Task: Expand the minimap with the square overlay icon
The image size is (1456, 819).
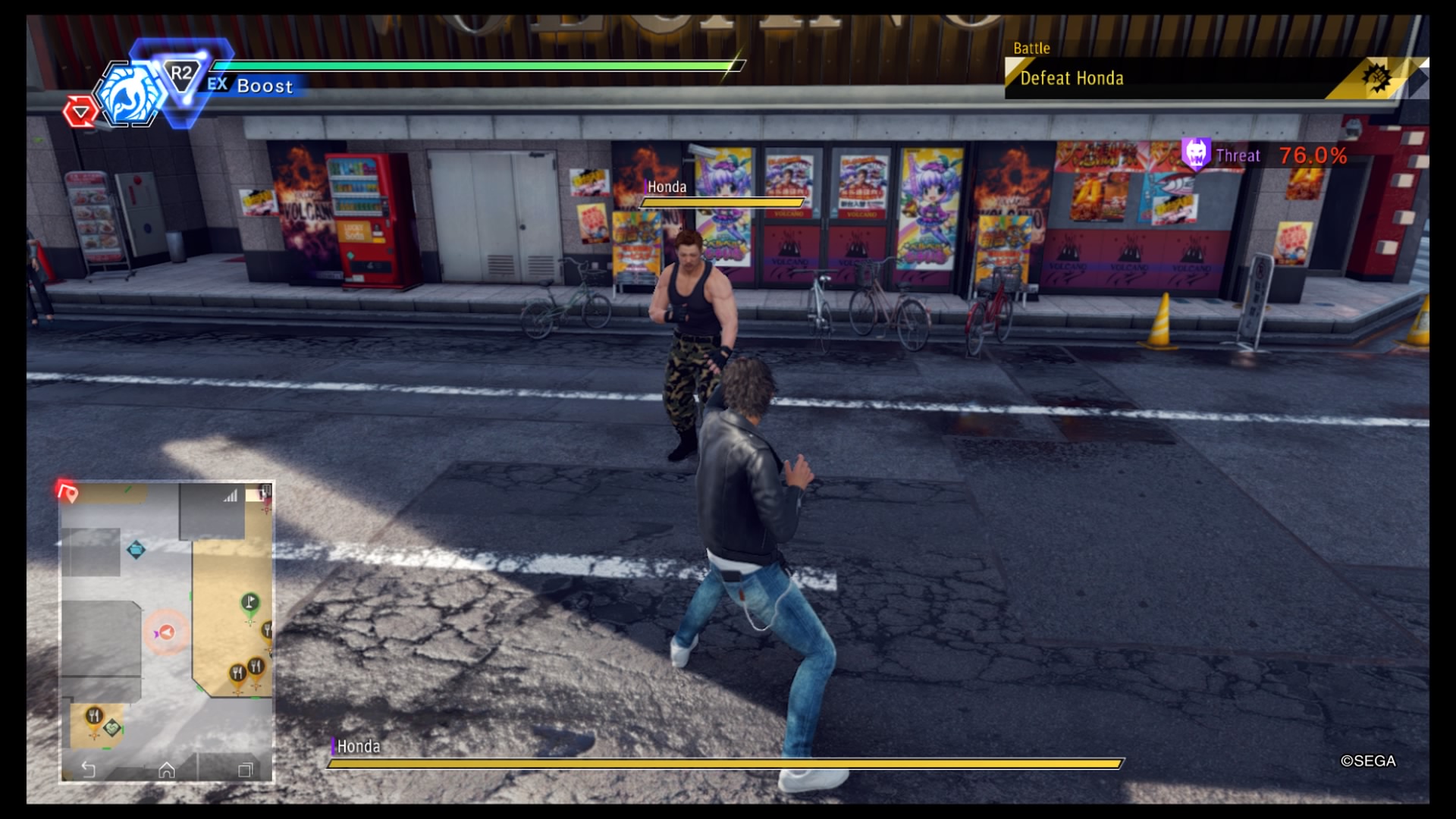Action: click(x=246, y=768)
